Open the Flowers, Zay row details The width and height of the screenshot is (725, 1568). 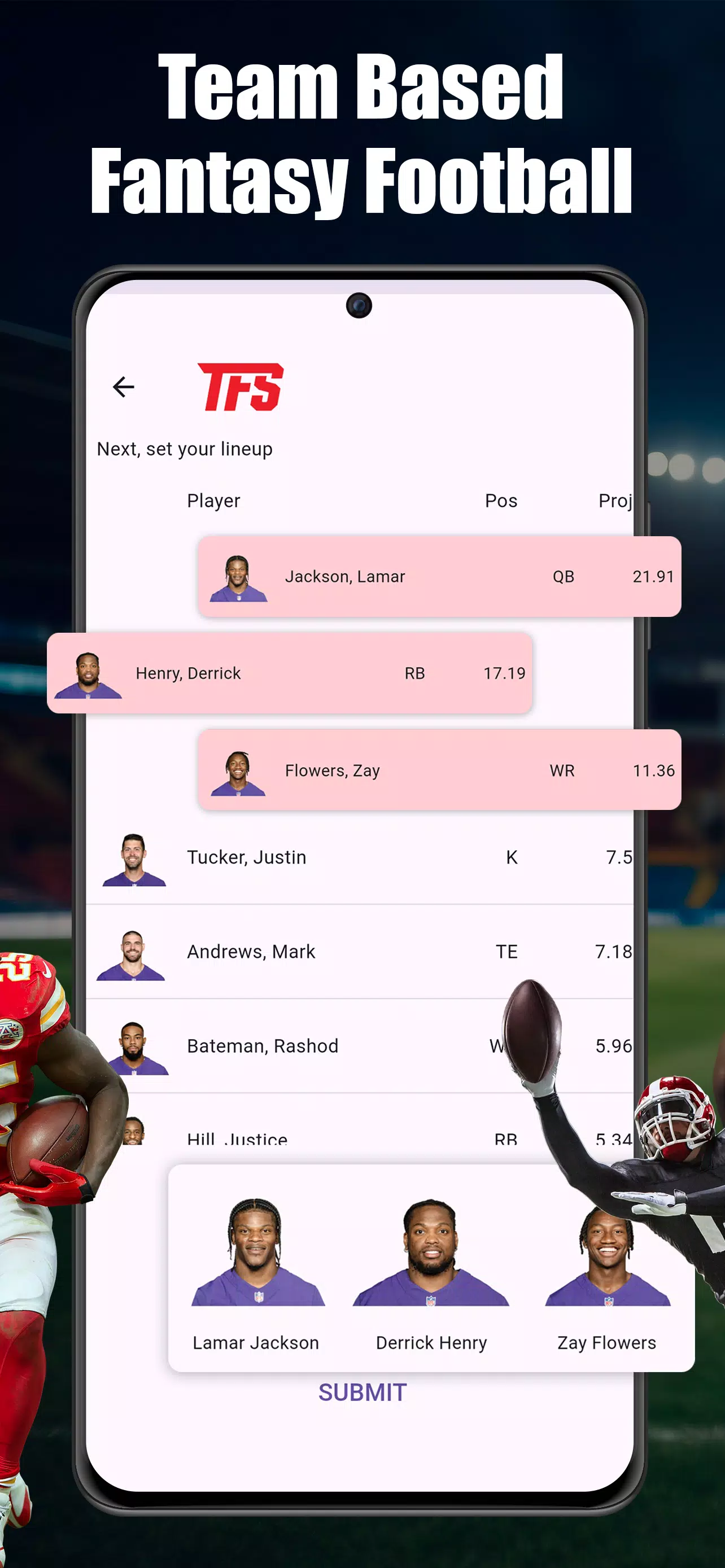coord(426,770)
